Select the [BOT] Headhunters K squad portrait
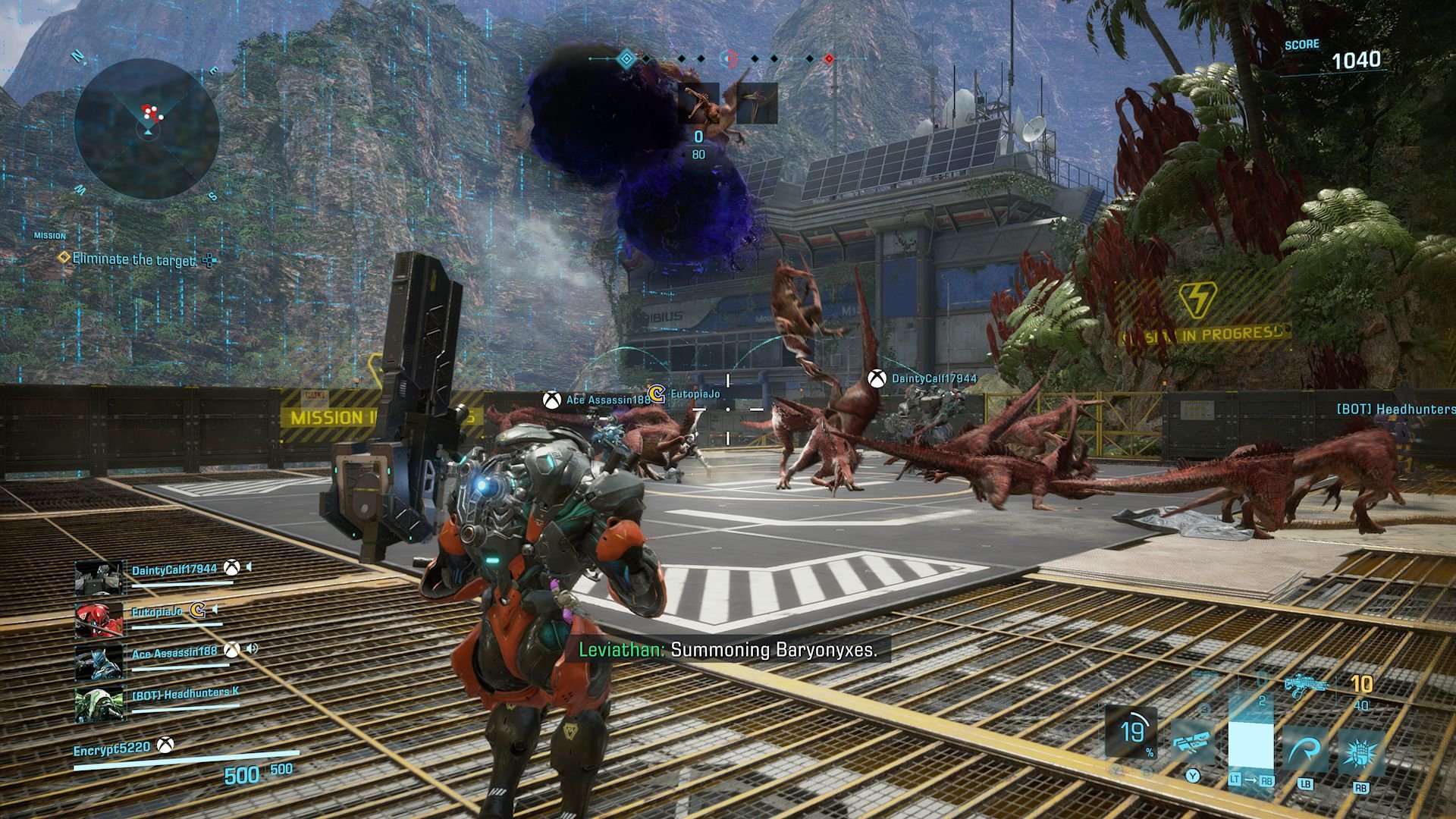This screenshot has width=1456, height=819. pos(99,704)
